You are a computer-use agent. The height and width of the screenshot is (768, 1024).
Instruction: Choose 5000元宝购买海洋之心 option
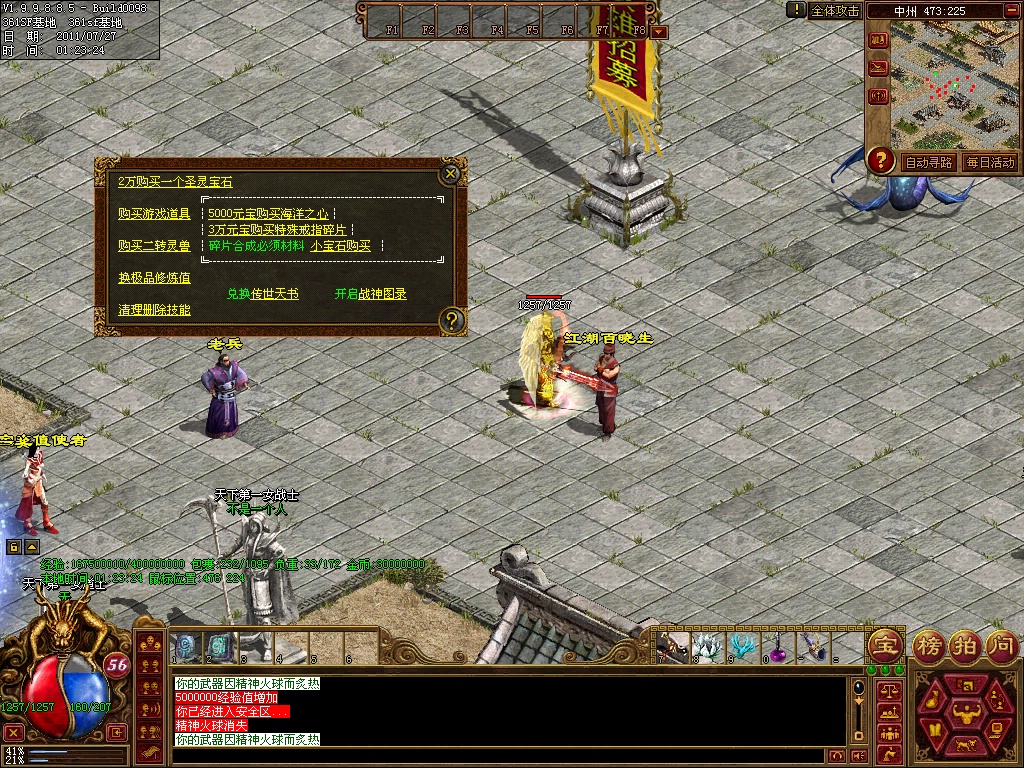point(268,213)
